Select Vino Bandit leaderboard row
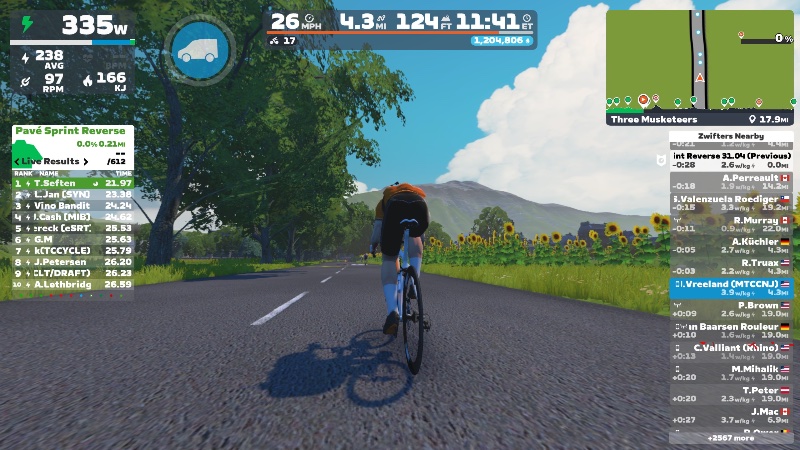The width and height of the screenshot is (800, 450). point(72,205)
